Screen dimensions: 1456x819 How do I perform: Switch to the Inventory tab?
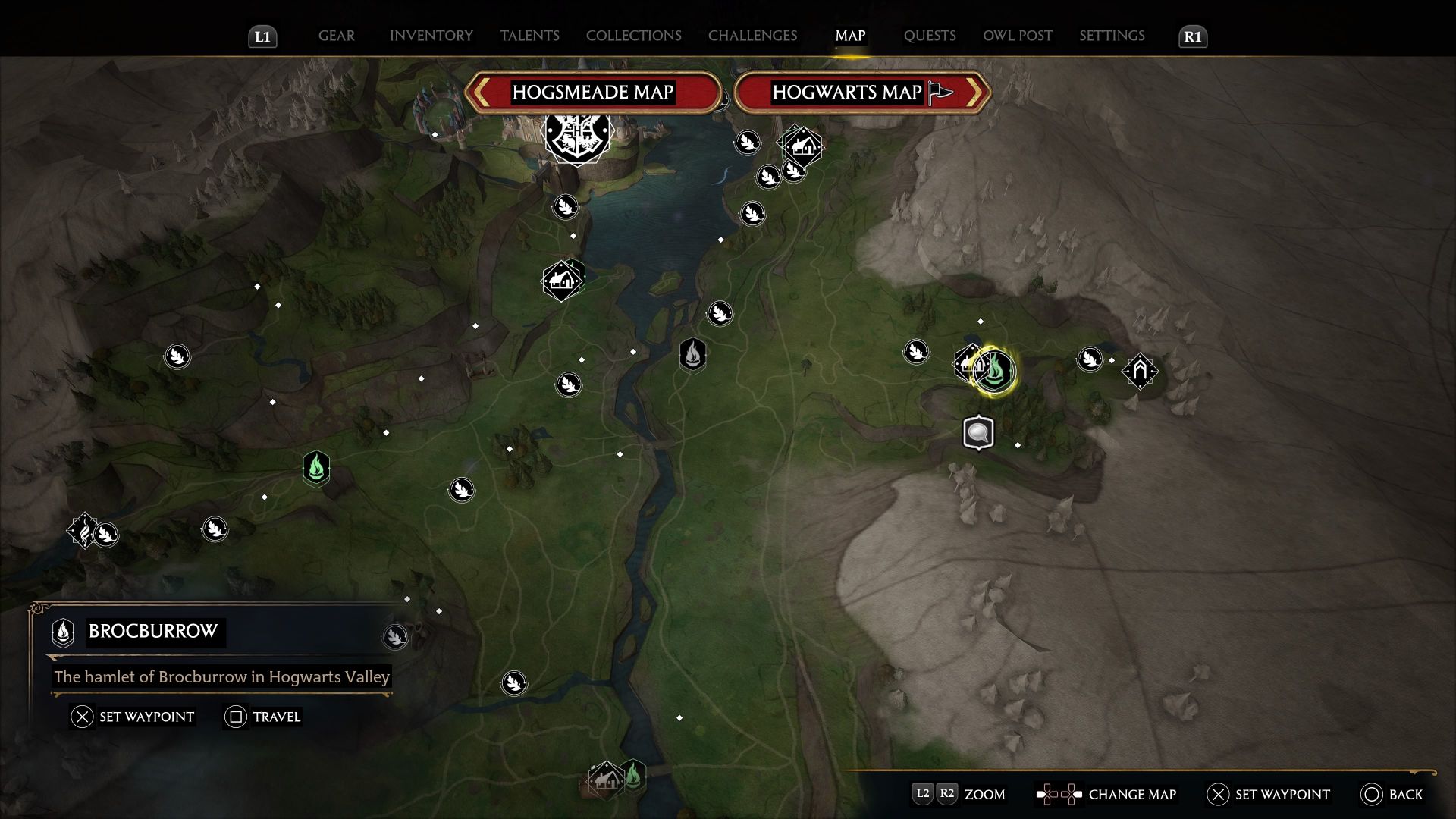(x=431, y=36)
